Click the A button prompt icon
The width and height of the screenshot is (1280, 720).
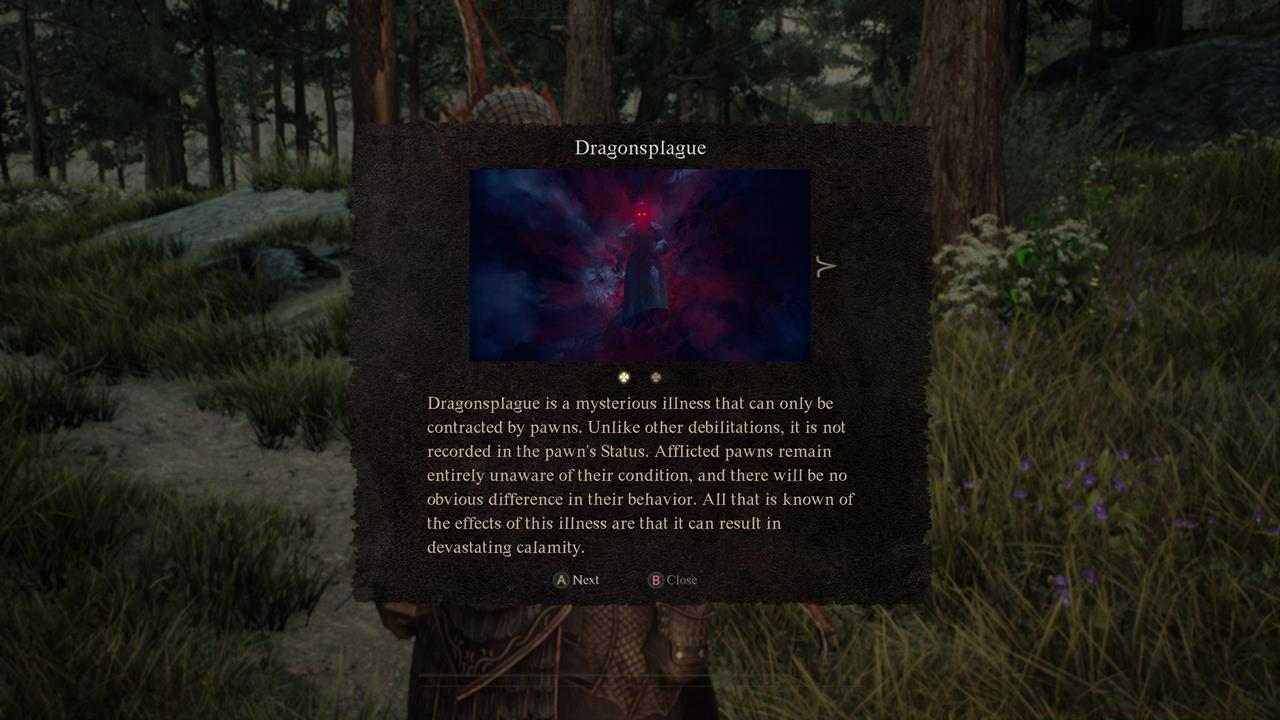[x=561, y=580]
